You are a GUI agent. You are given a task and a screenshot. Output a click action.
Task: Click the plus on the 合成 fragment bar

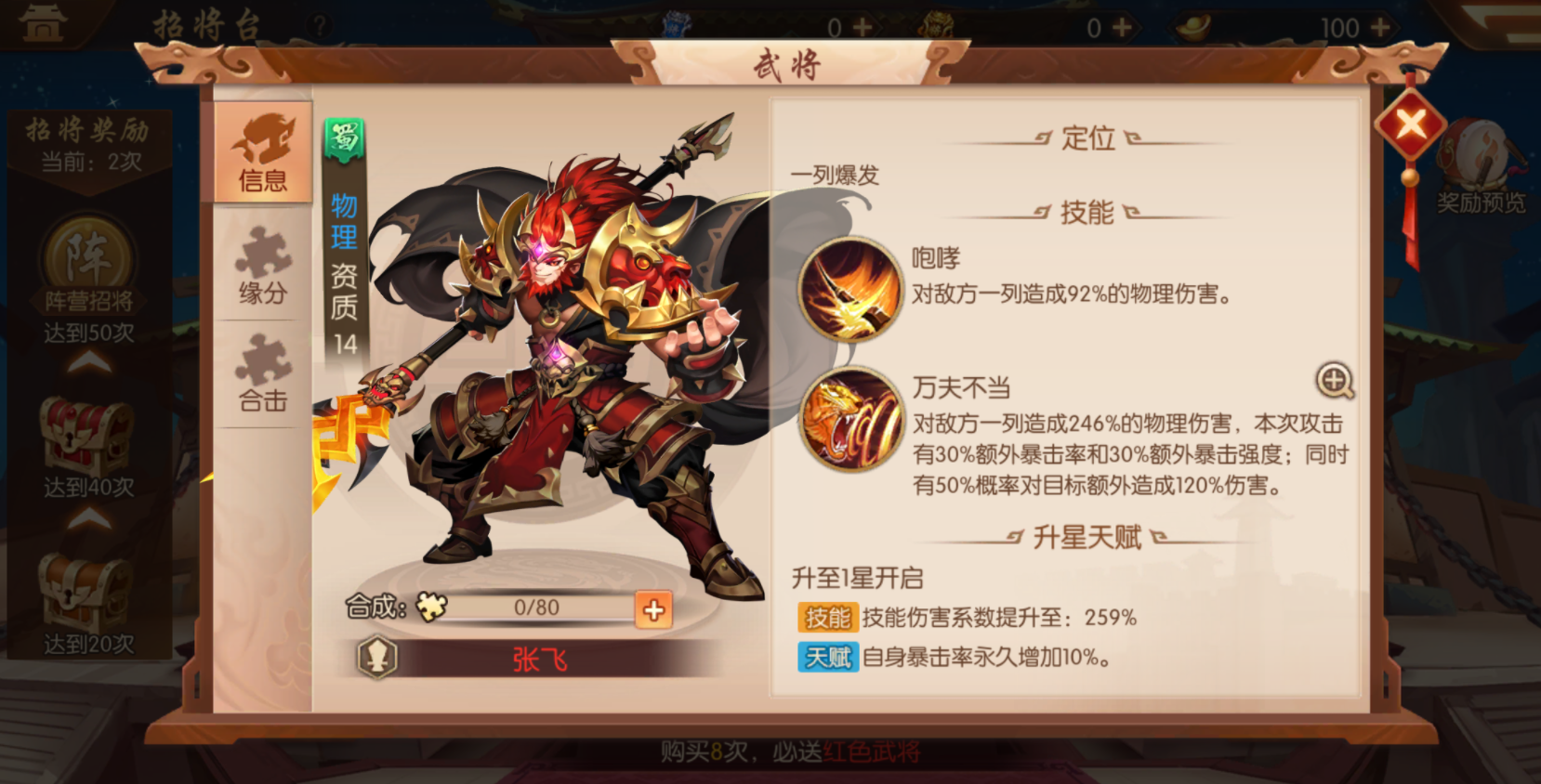tap(653, 608)
